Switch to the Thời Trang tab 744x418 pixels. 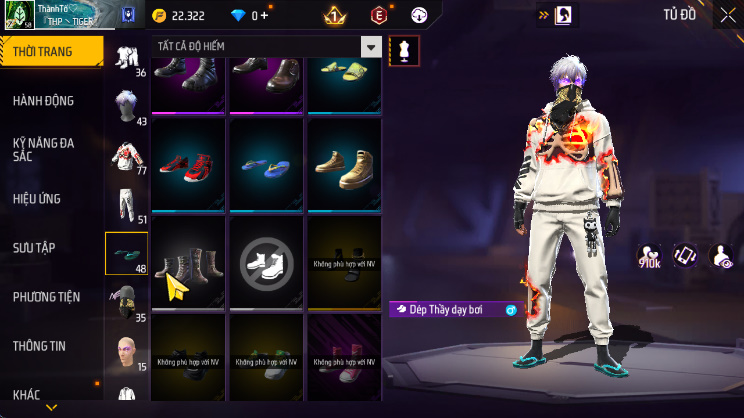50,51
